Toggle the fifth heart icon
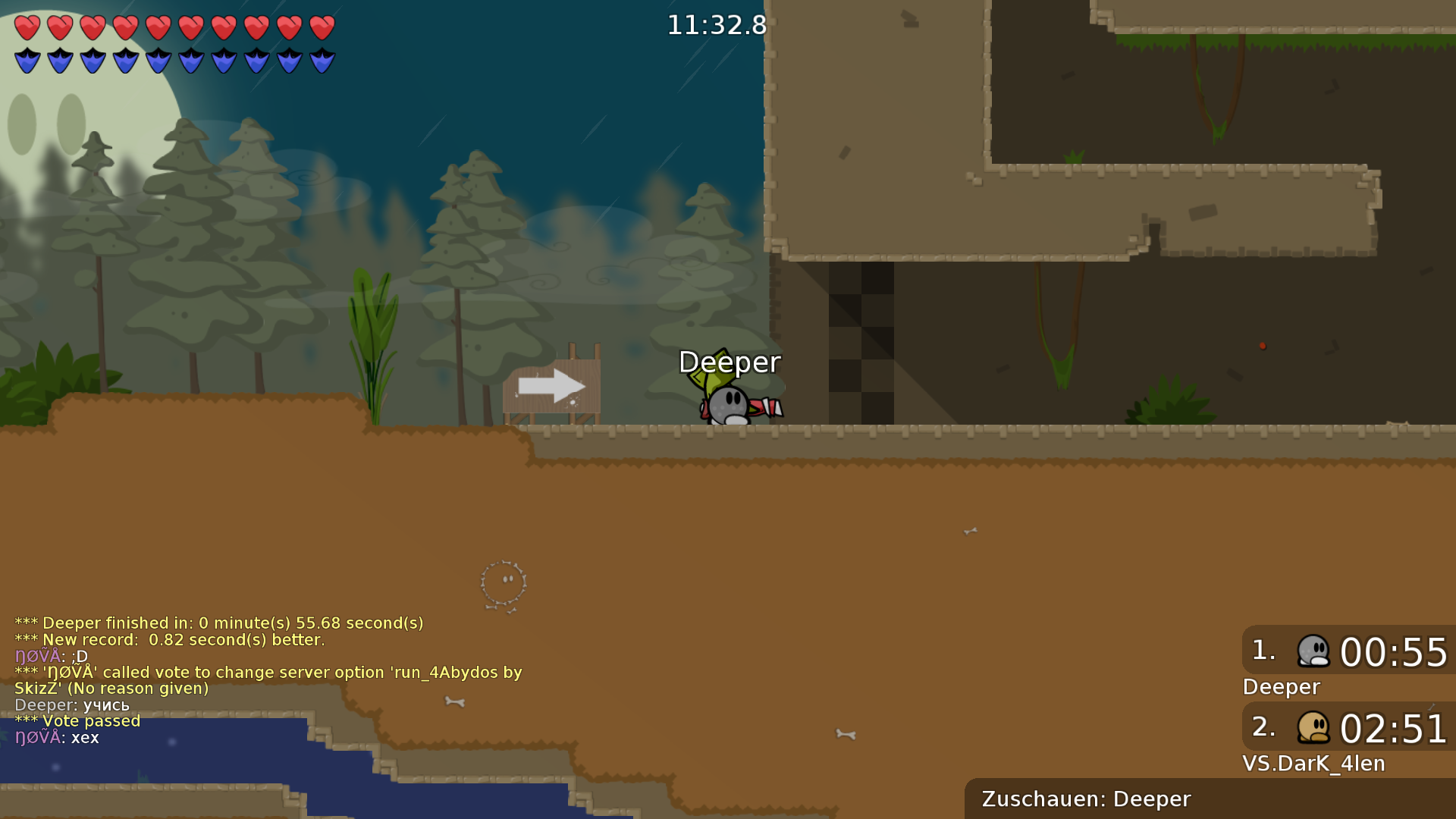 pyautogui.click(x=159, y=27)
